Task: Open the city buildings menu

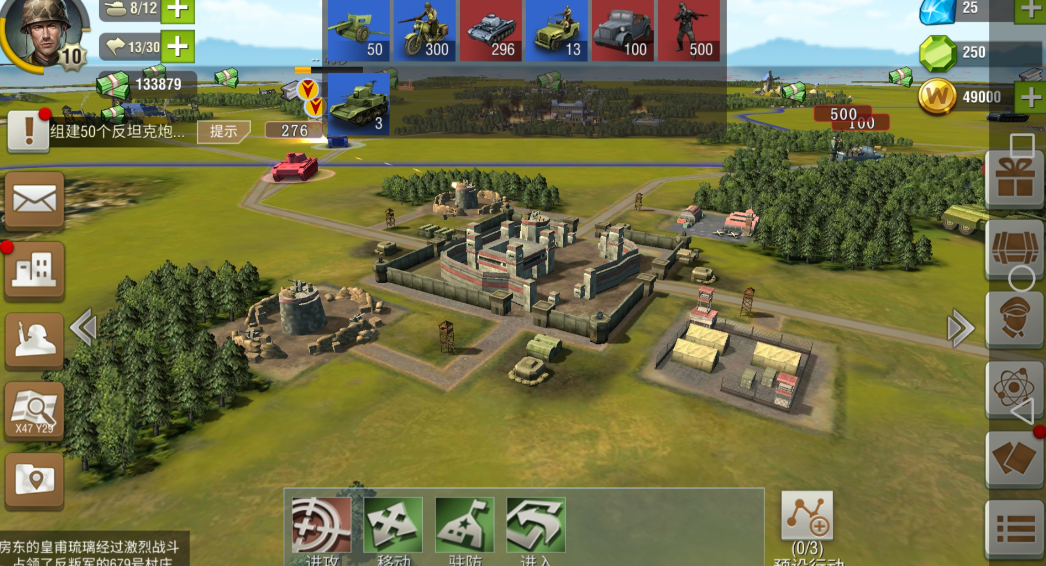Action: [x=35, y=269]
